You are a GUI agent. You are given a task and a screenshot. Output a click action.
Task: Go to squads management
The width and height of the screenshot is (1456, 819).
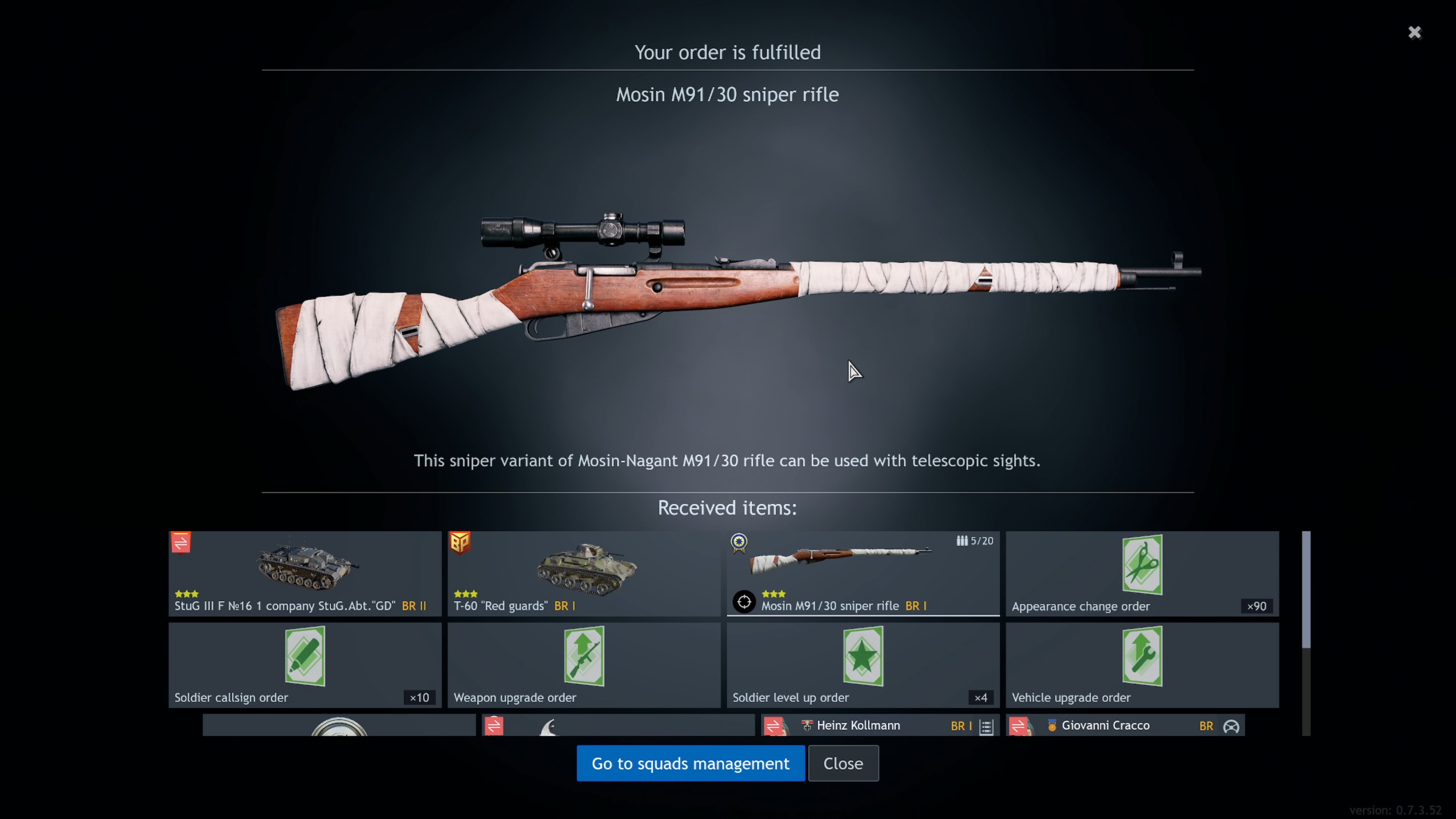[x=690, y=763]
